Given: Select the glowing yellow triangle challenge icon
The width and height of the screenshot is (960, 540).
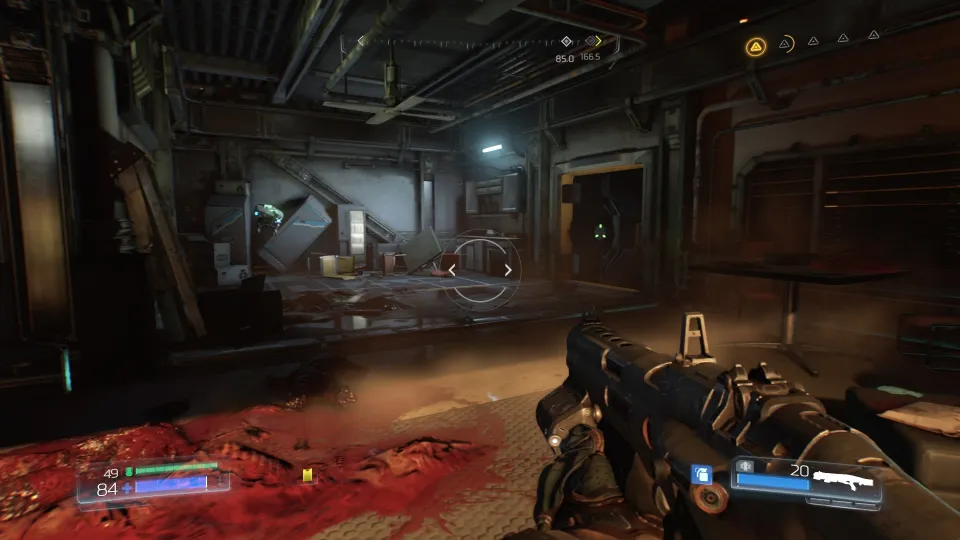Looking at the screenshot, I should 755,46.
